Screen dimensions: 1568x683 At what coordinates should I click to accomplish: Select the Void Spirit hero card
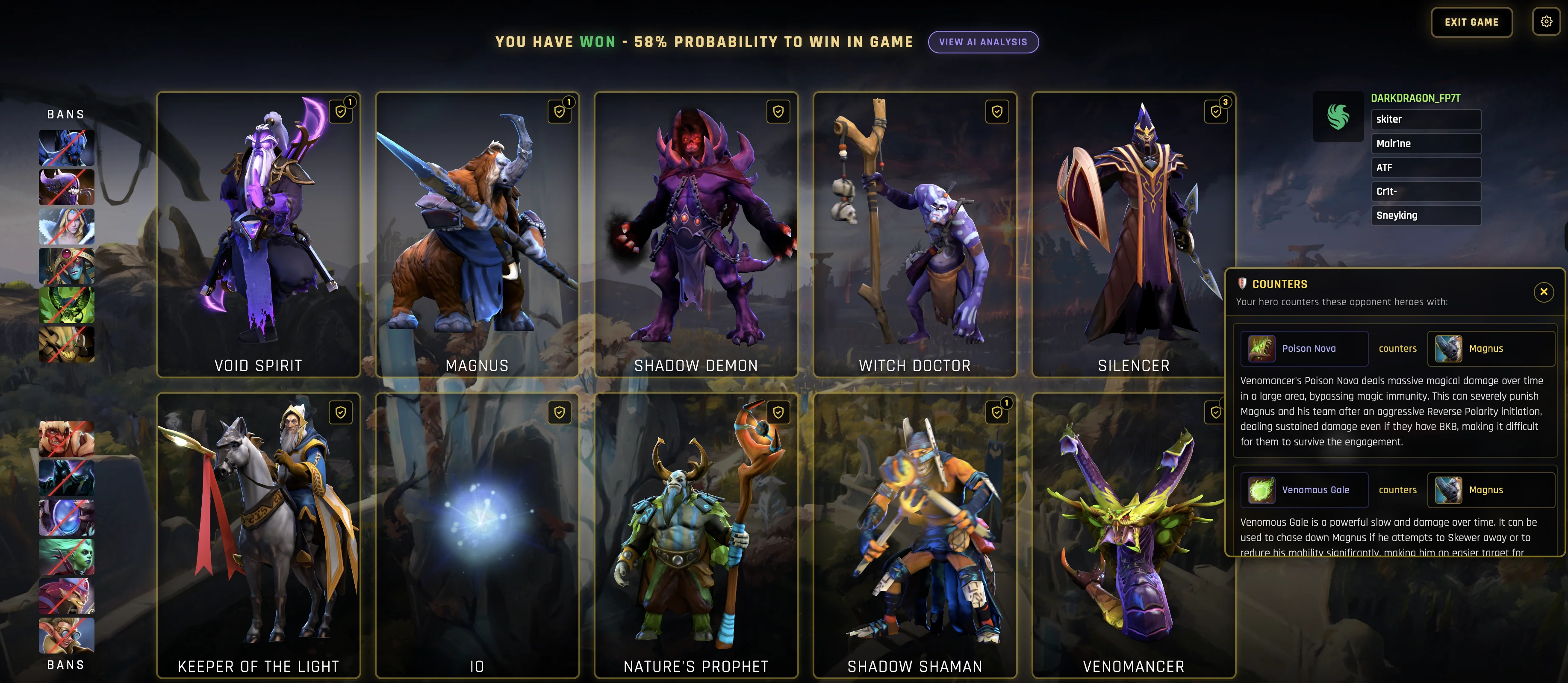coord(258,234)
